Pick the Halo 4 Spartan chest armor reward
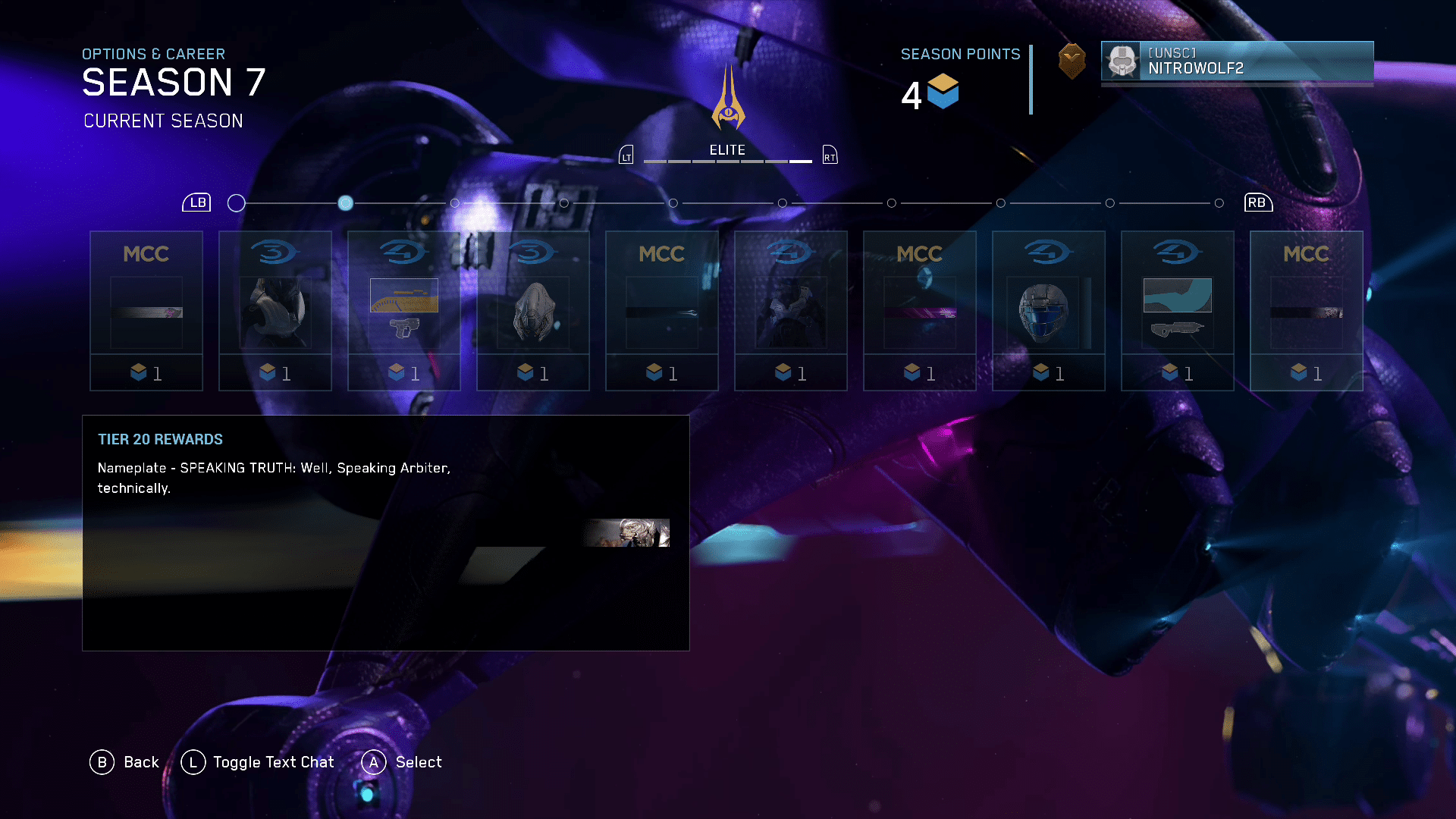This screenshot has height=819, width=1456. pos(791,311)
